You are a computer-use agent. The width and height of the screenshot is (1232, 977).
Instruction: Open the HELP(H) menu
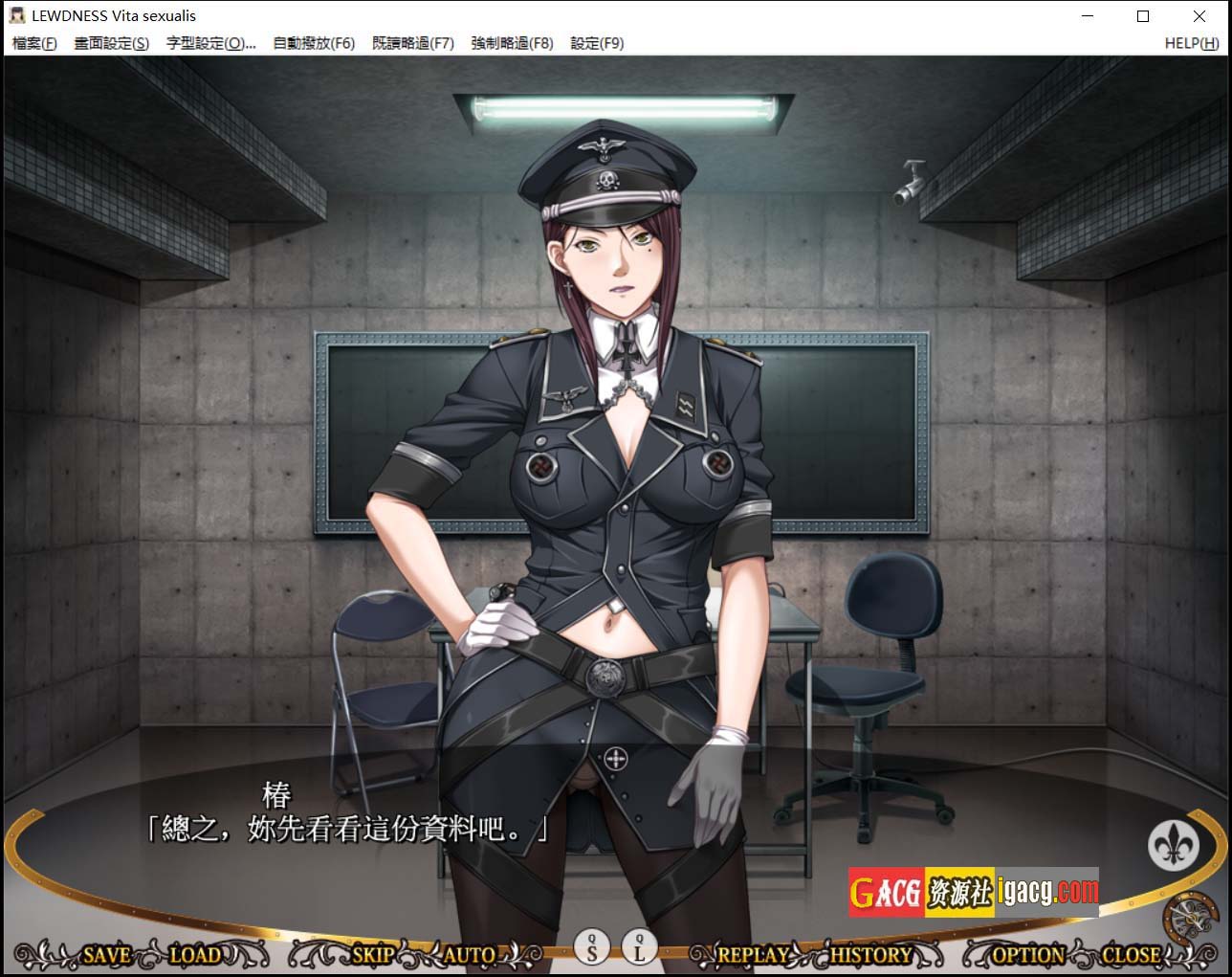[x=1191, y=43]
